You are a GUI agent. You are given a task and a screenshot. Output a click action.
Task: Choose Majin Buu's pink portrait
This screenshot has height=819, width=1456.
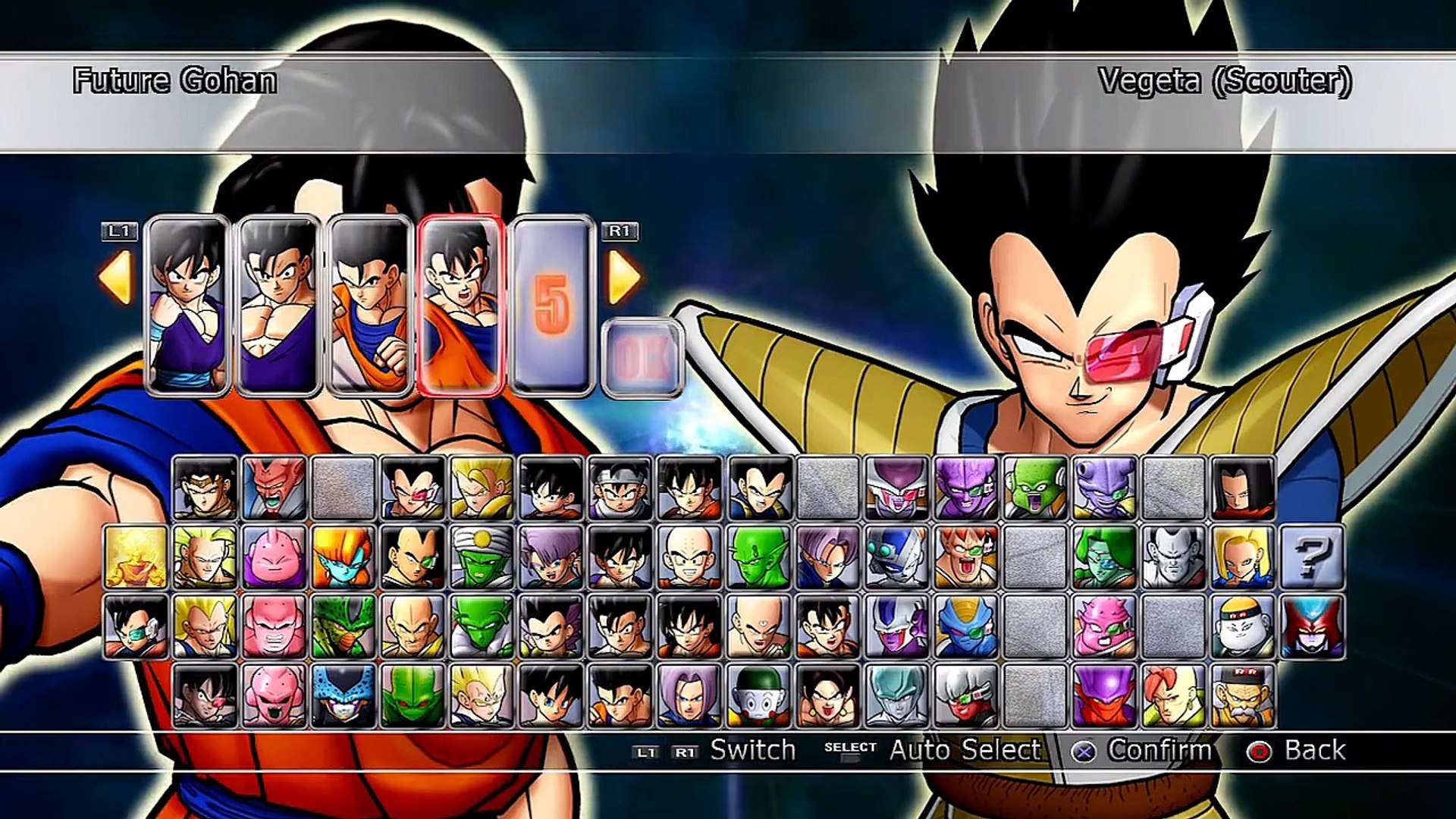tap(275, 556)
